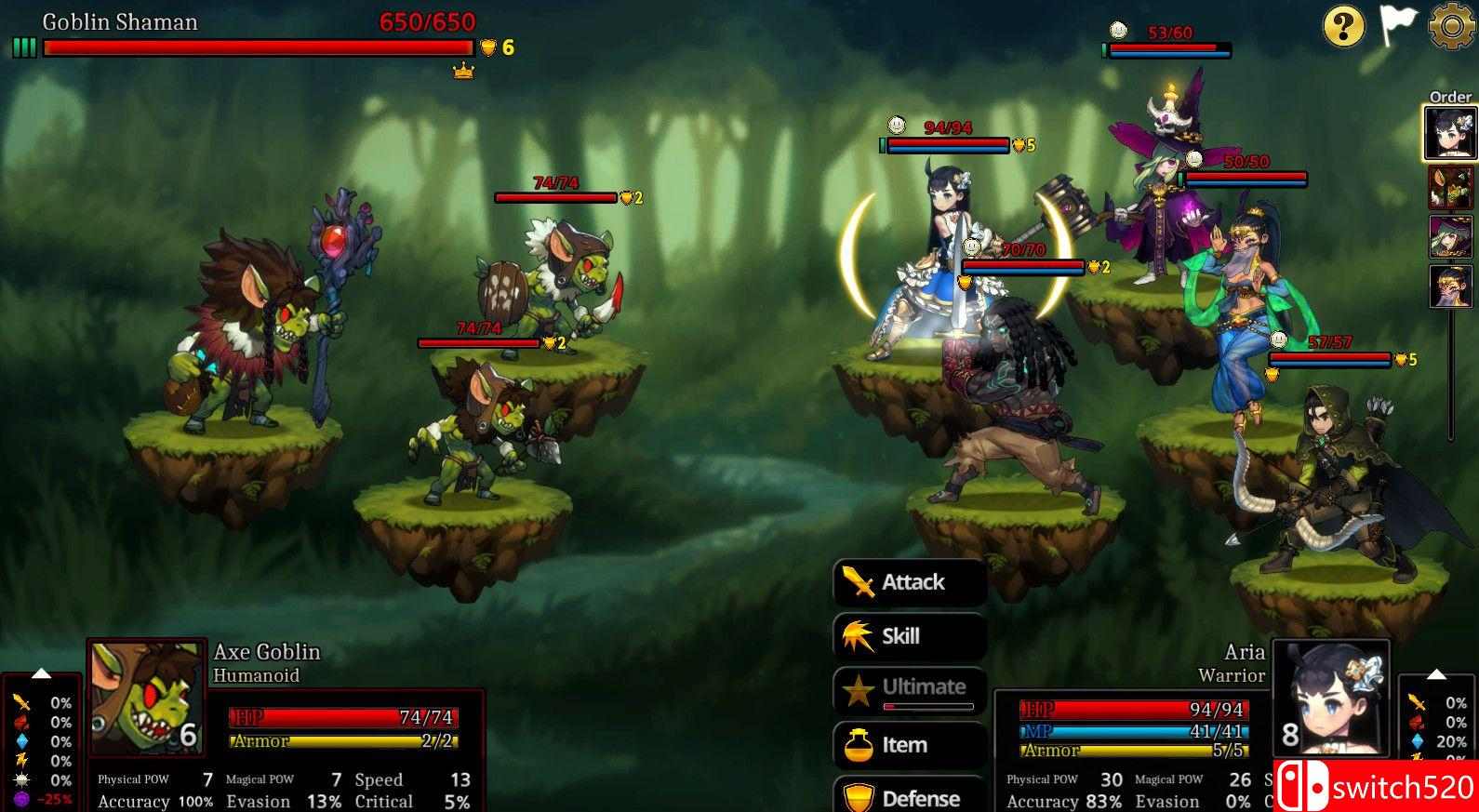Image resolution: width=1479 pixels, height=812 pixels.
Task: Choose the Defense command
Action: coord(910,797)
